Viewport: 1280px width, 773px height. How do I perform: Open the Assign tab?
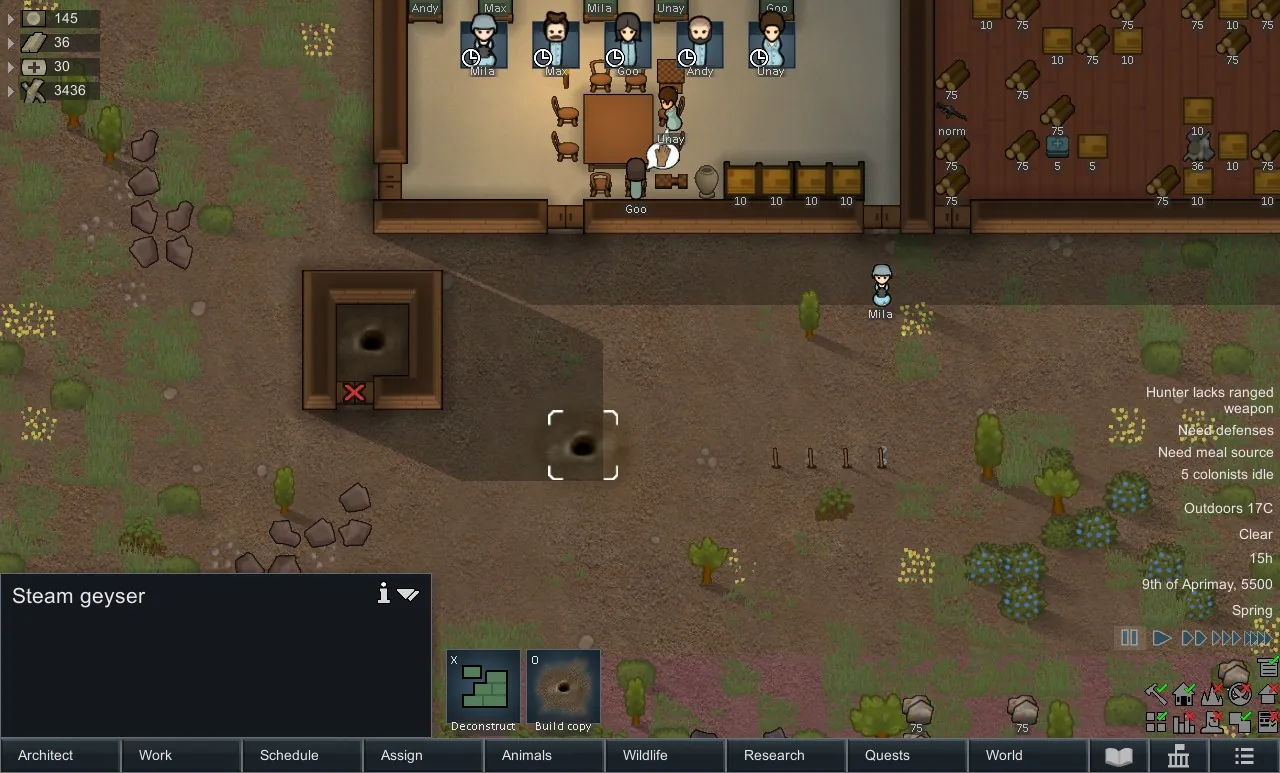click(423, 755)
